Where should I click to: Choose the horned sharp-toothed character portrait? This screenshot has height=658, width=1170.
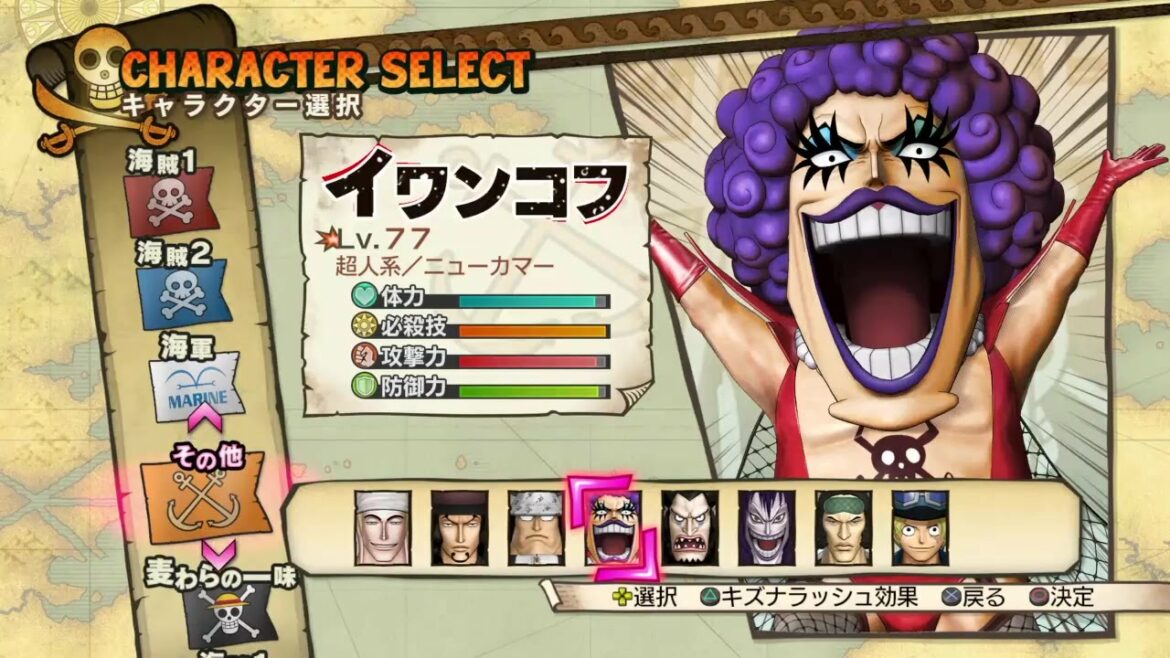690,528
